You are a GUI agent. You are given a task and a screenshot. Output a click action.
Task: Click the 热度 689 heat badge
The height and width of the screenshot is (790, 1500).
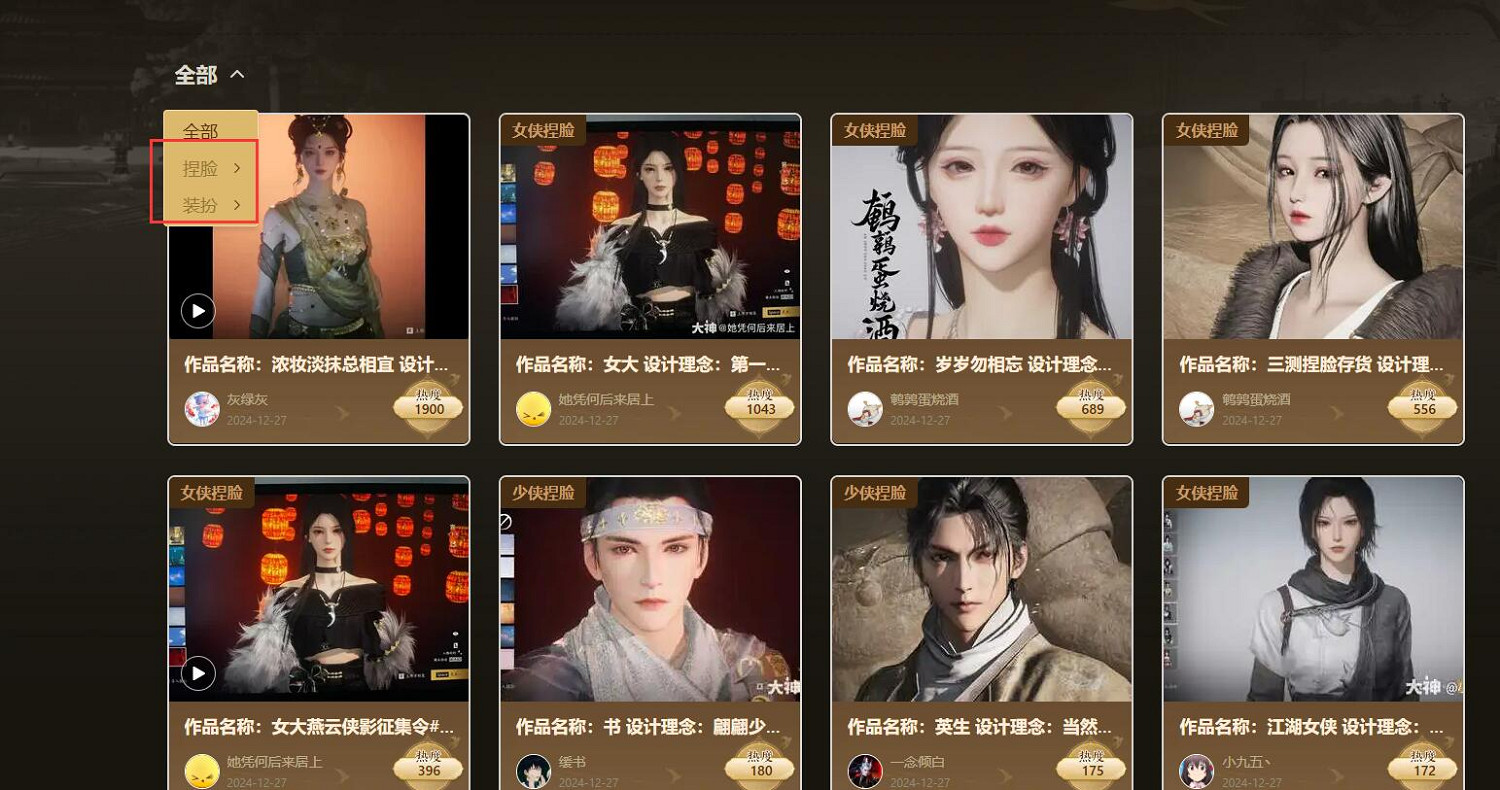coord(1091,406)
